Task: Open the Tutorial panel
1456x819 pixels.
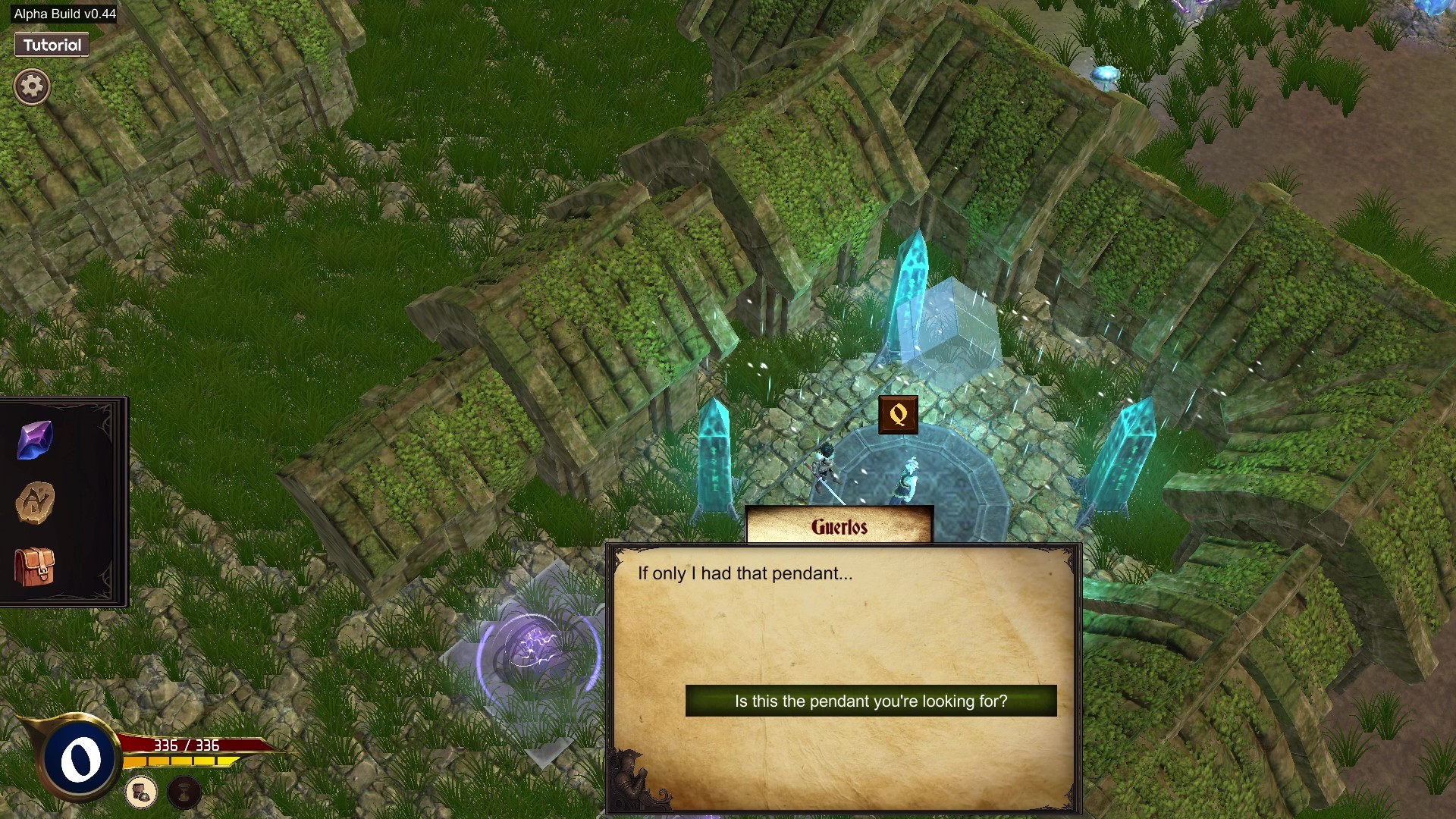Action: 51,45
